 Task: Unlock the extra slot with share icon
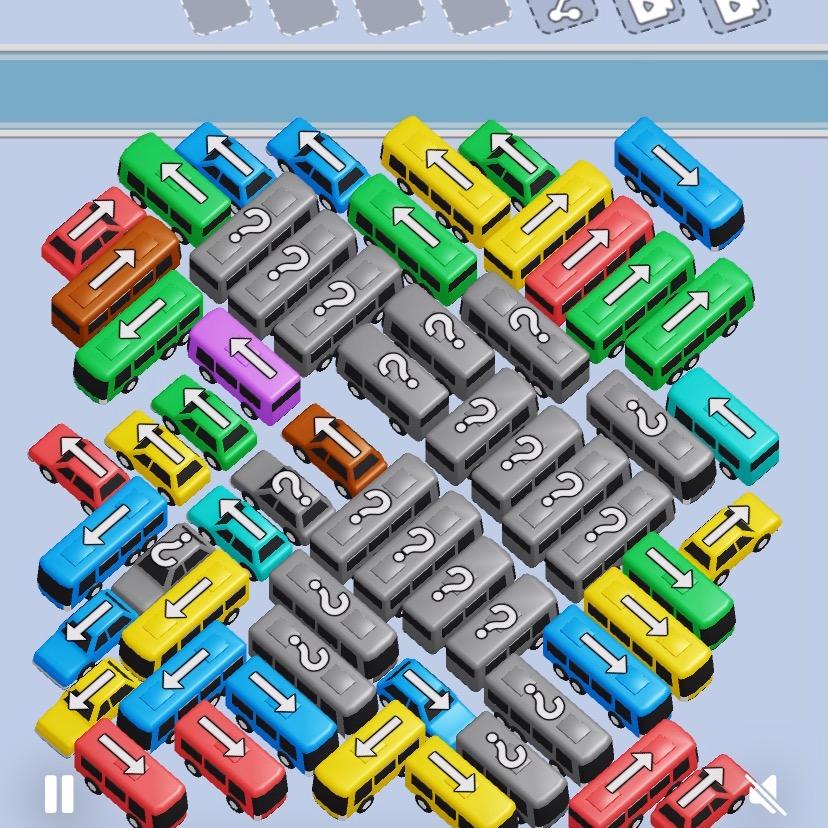point(562,12)
